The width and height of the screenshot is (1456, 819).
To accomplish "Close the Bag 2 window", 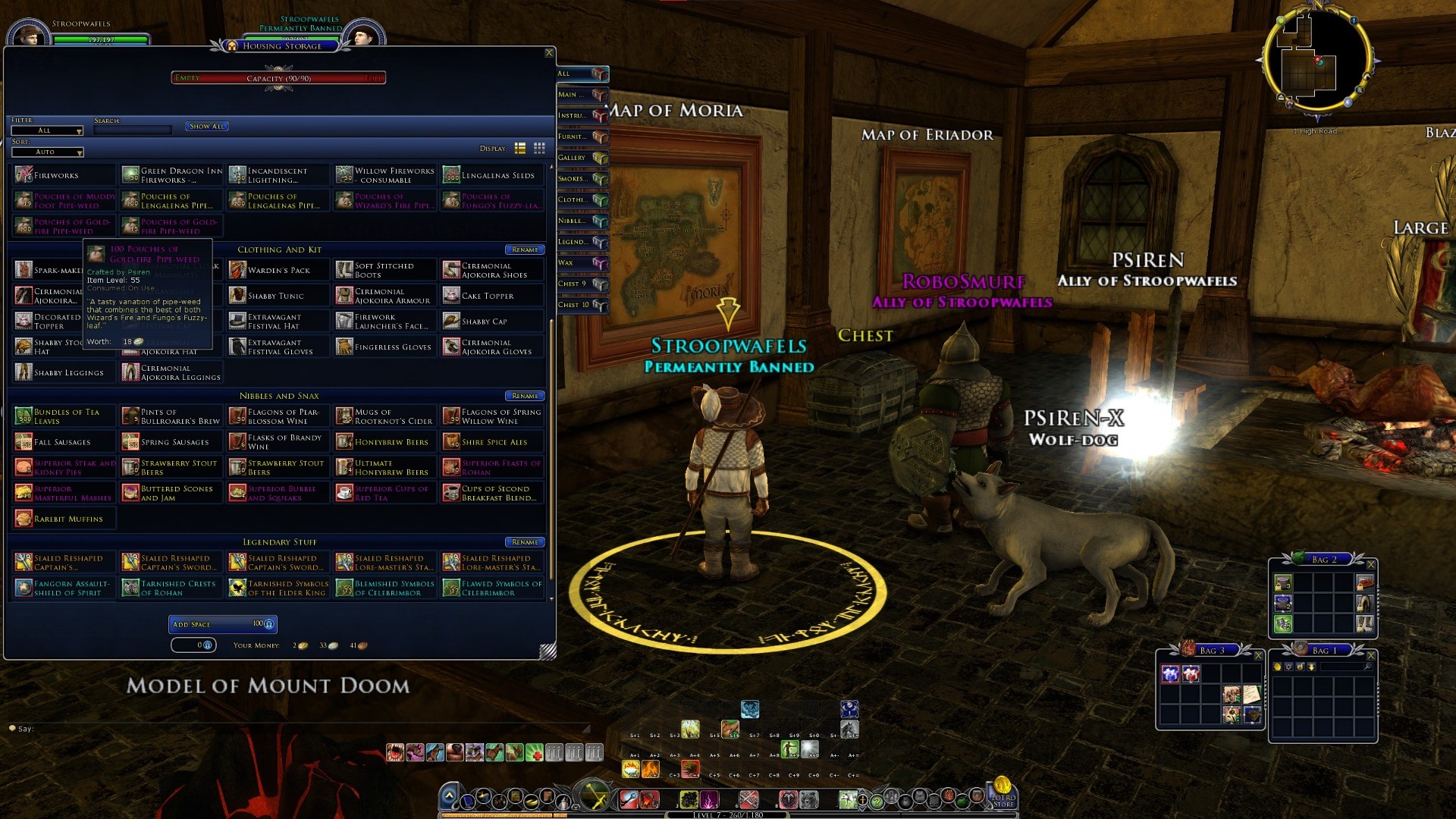I will click(1370, 565).
